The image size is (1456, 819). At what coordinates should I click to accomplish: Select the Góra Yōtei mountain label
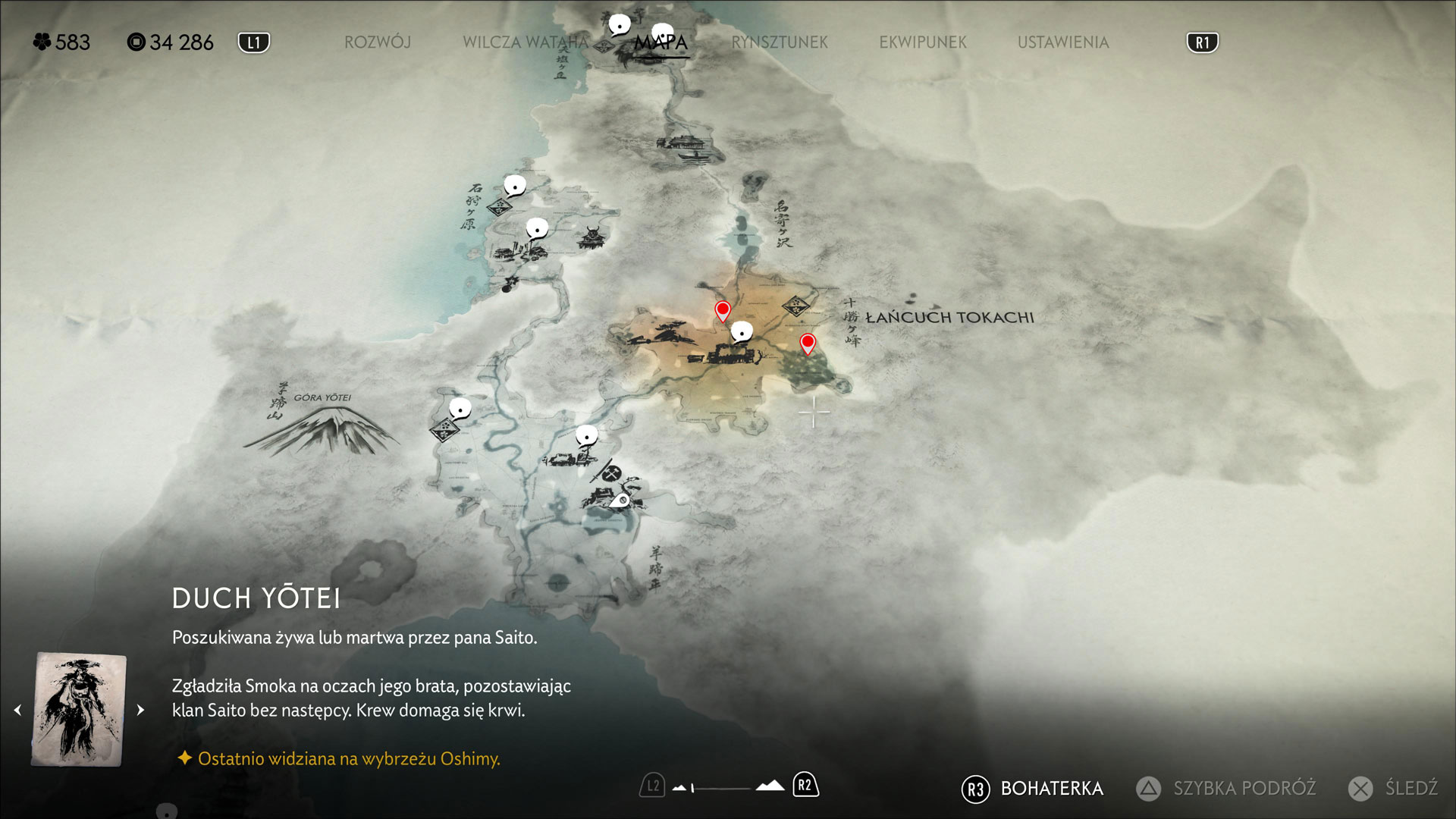click(322, 397)
